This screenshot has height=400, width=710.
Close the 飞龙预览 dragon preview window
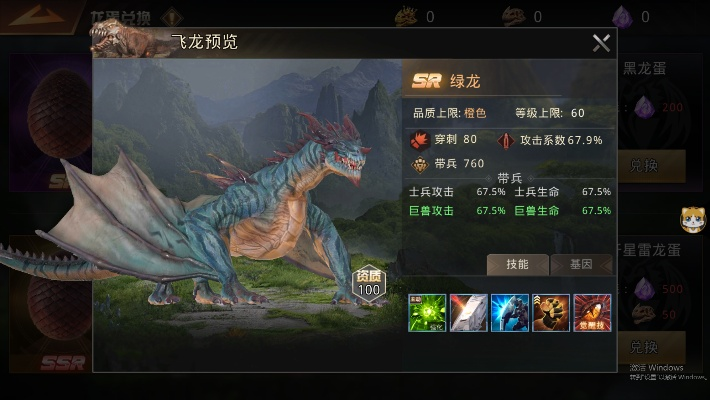tap(601, 43)
